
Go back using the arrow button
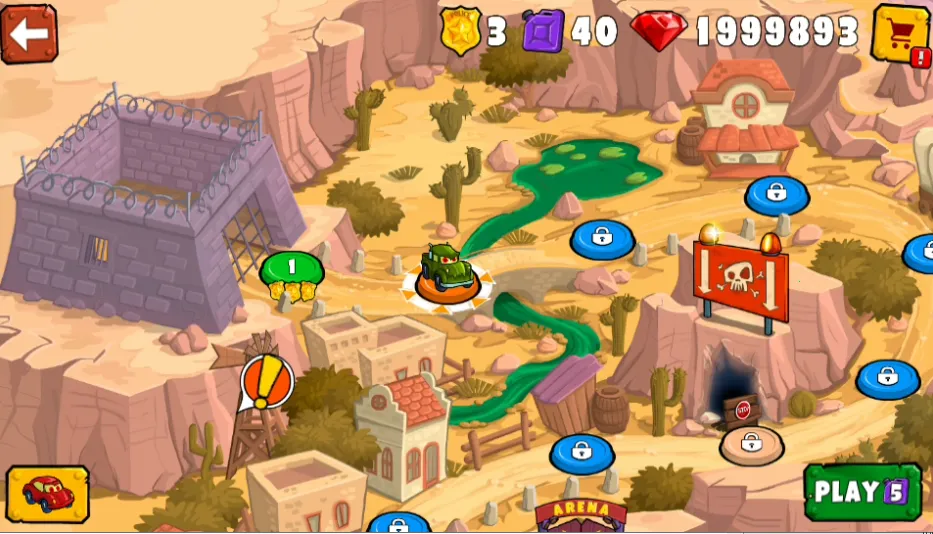point(29,33)
